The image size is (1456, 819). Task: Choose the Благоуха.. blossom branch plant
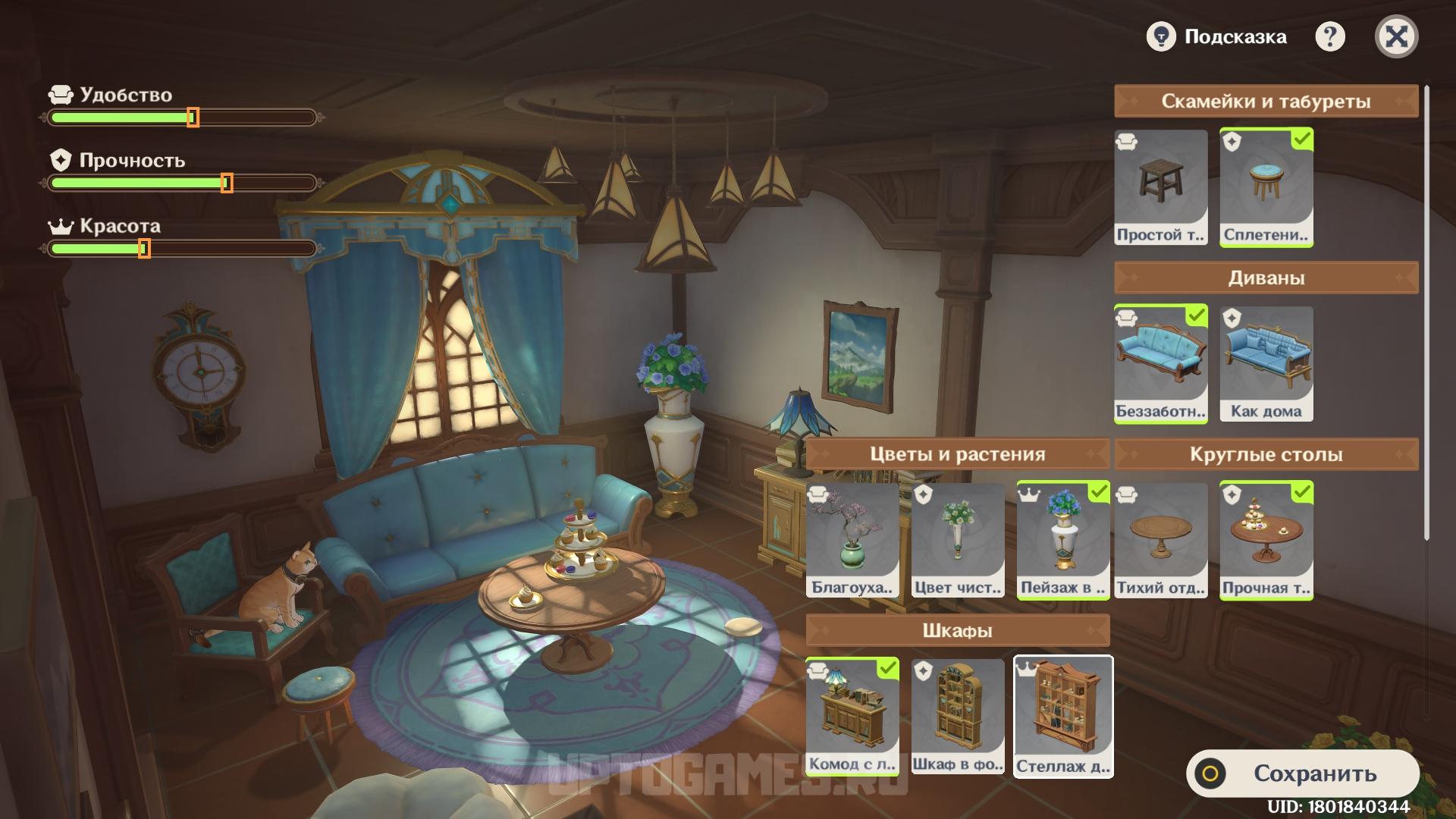(852, 540)
